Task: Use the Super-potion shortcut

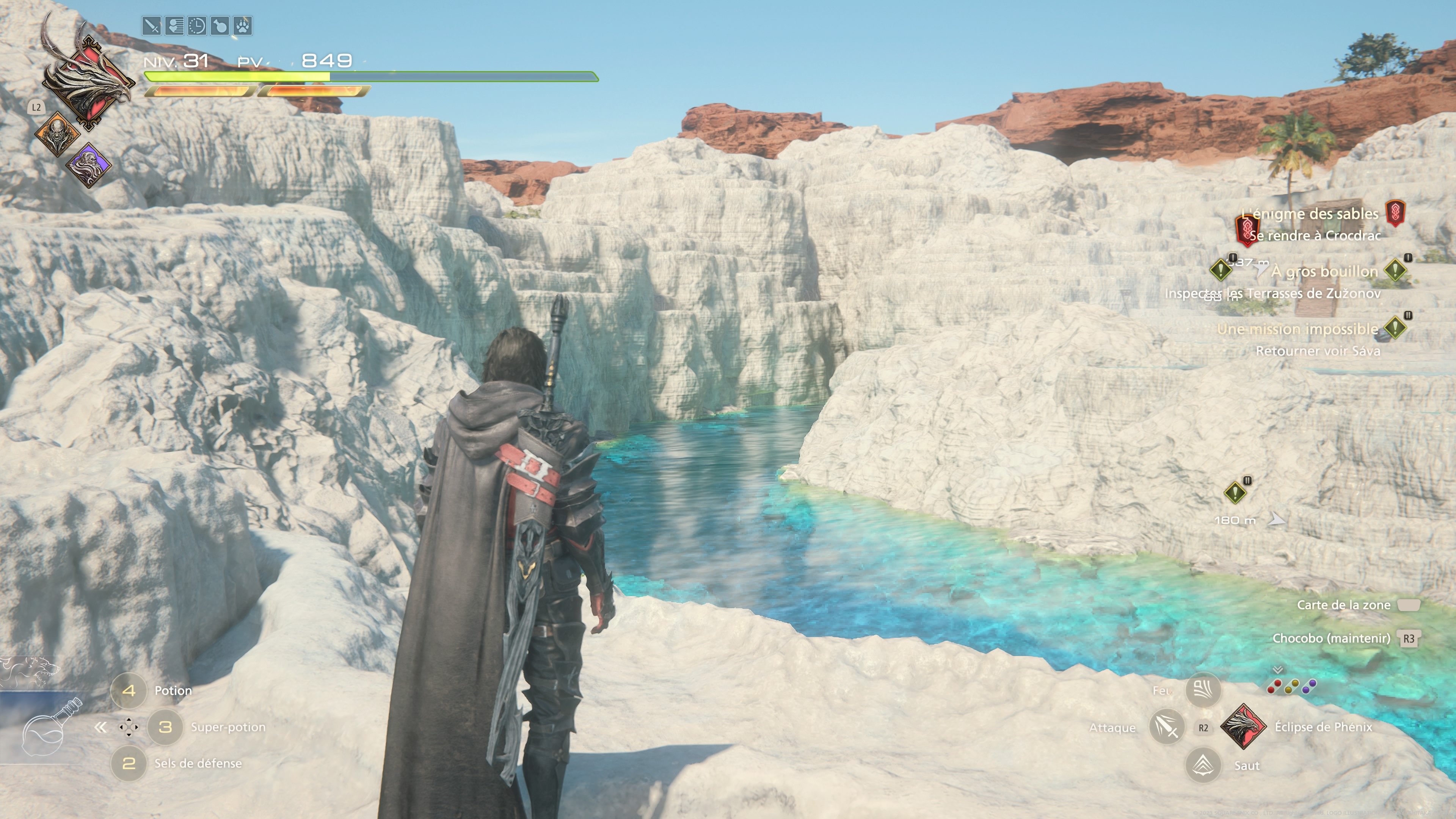Action: point(164,728)
